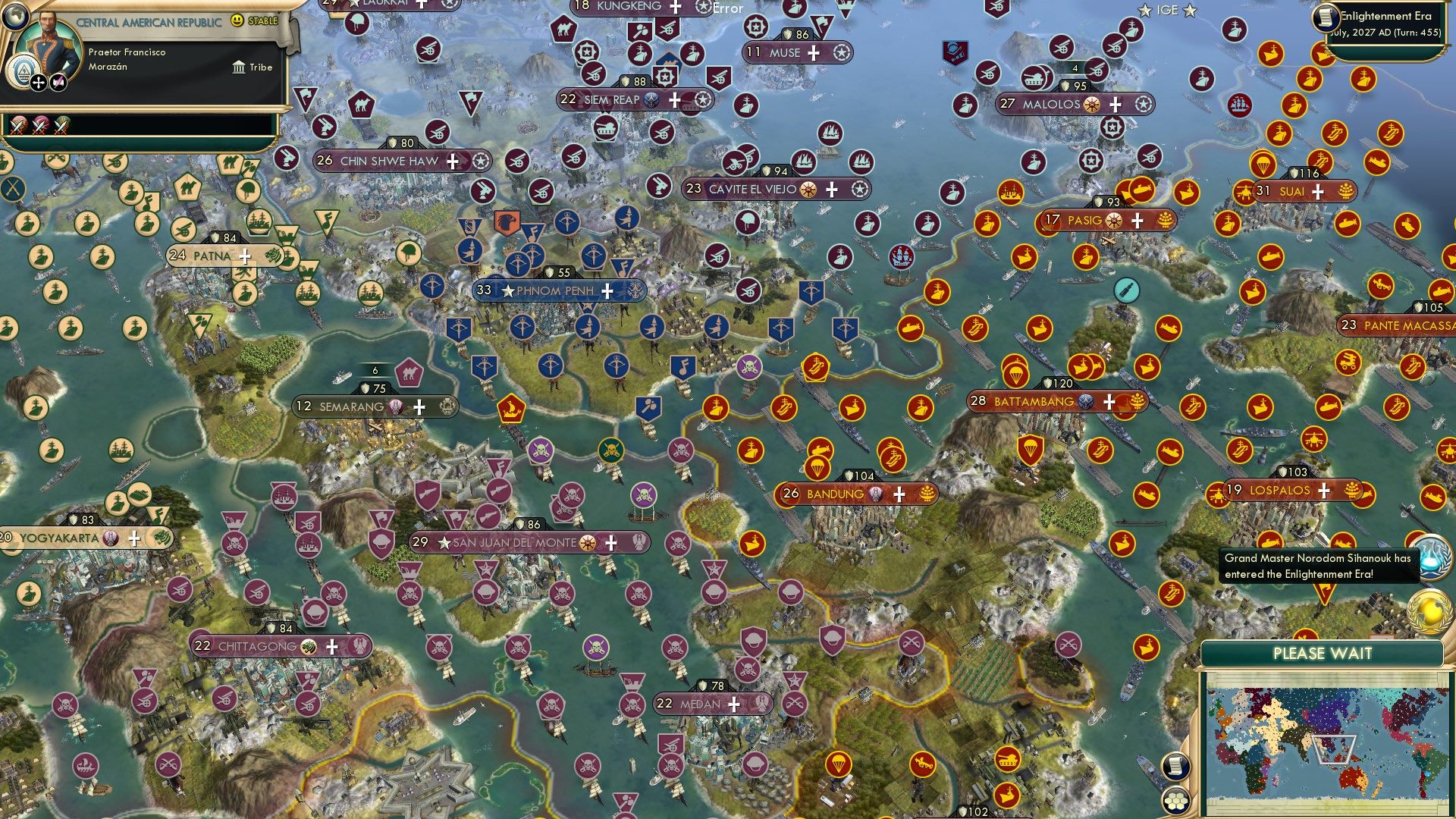Screen dimensions: 1456x819
Task: Select the Central American Republic emblem
Action: tap(24, 71)
